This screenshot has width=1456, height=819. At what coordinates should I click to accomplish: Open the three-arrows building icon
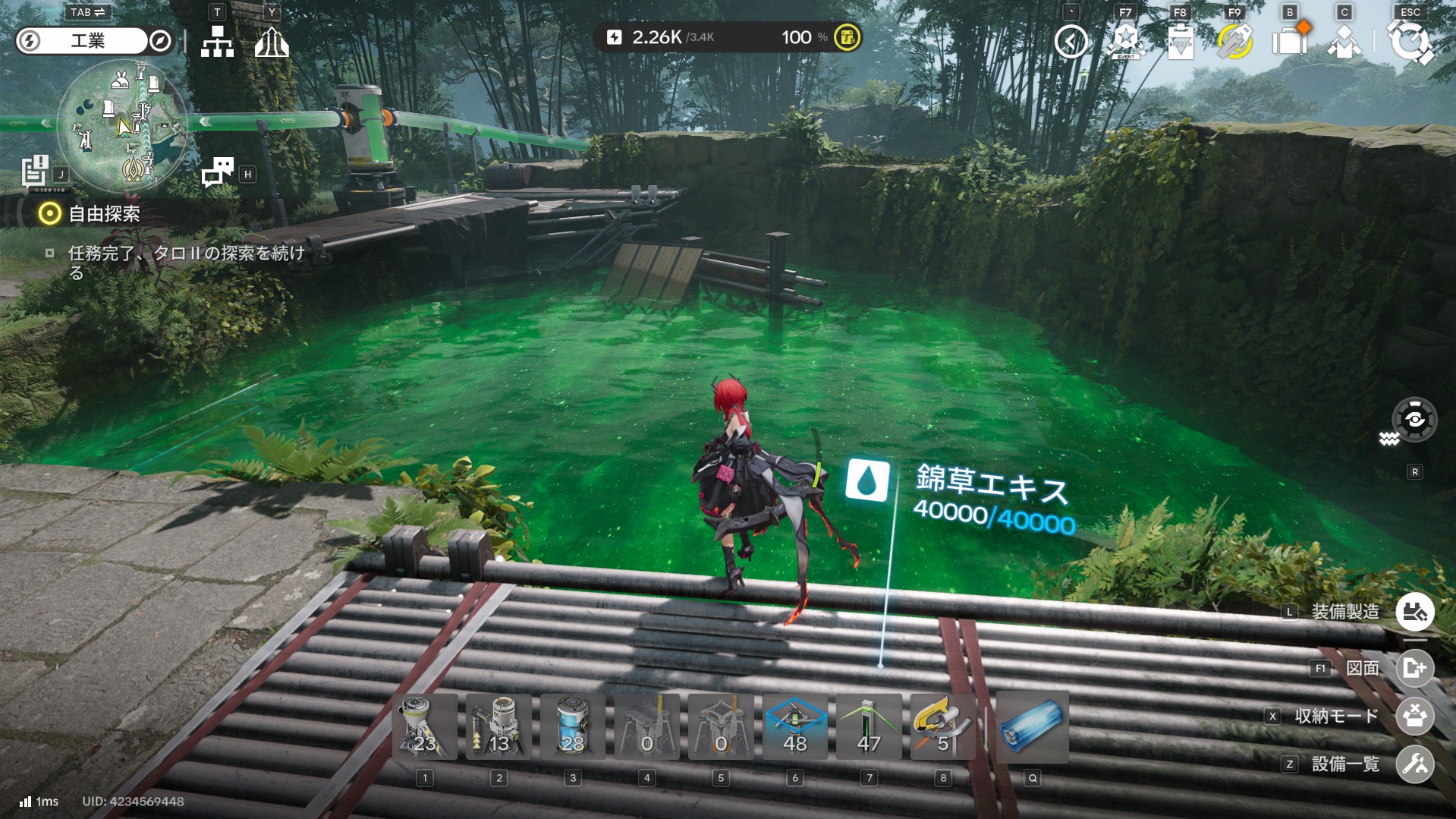[272, 42]
